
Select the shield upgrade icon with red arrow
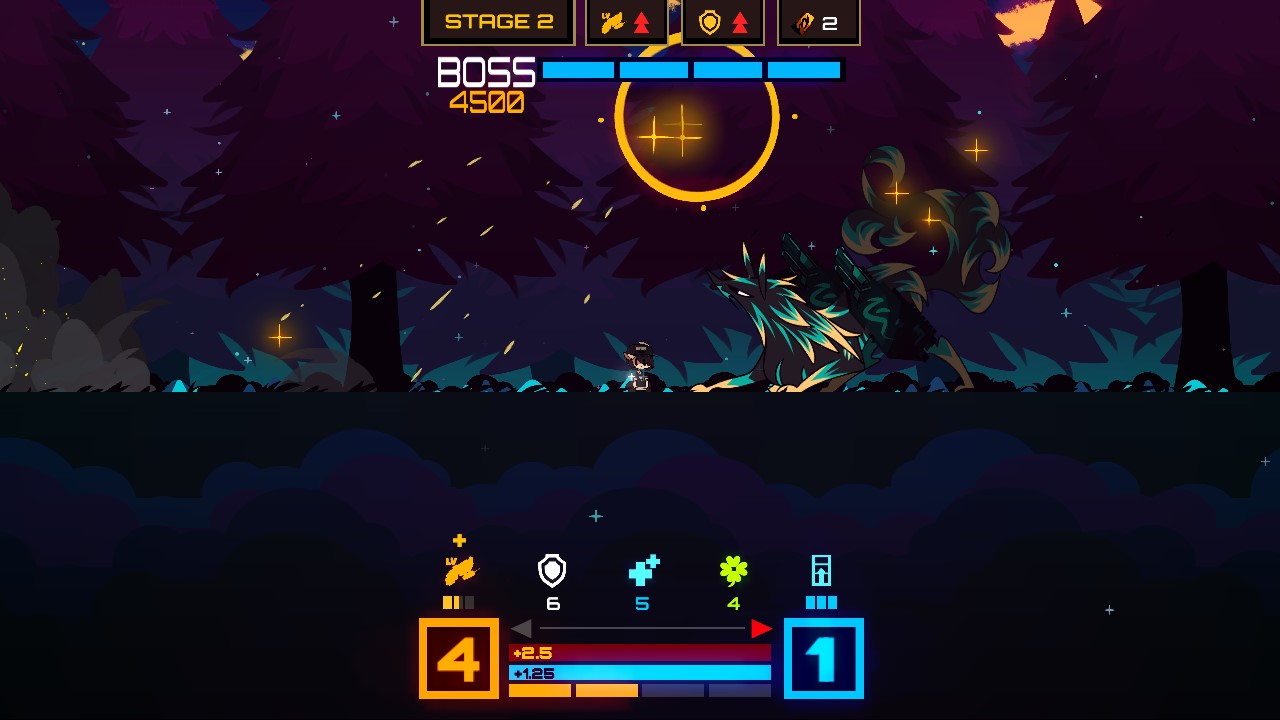722,20
